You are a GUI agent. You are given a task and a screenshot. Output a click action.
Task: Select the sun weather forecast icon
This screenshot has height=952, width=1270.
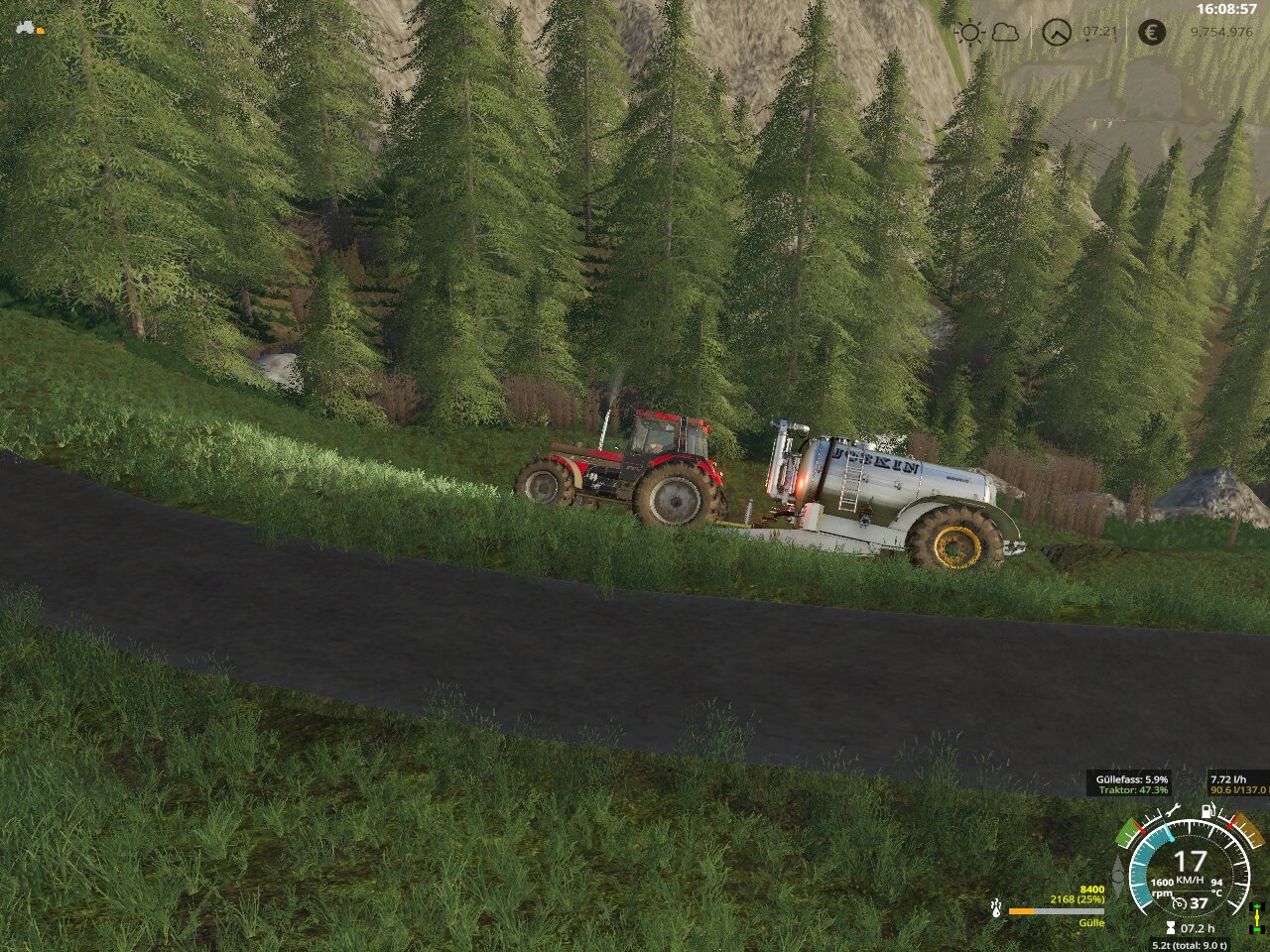pos(968,33)
